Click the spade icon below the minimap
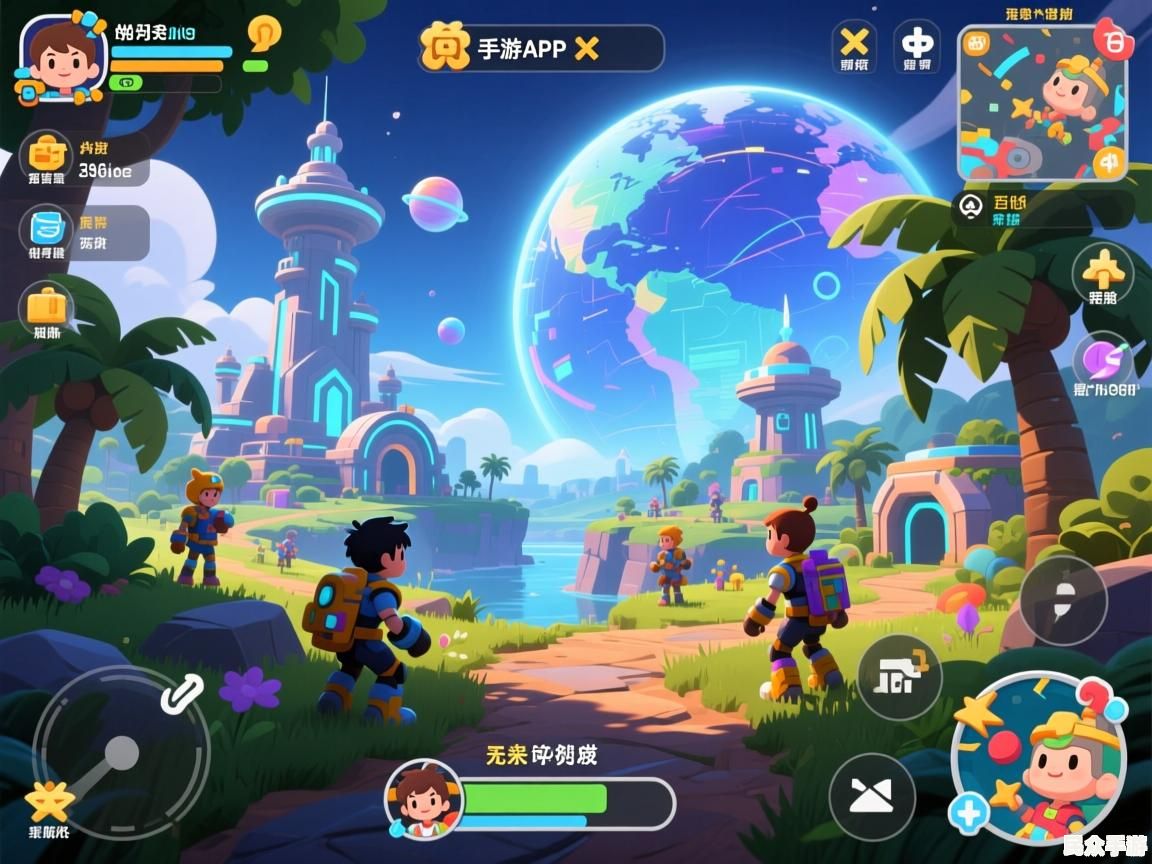 (970, 207)
